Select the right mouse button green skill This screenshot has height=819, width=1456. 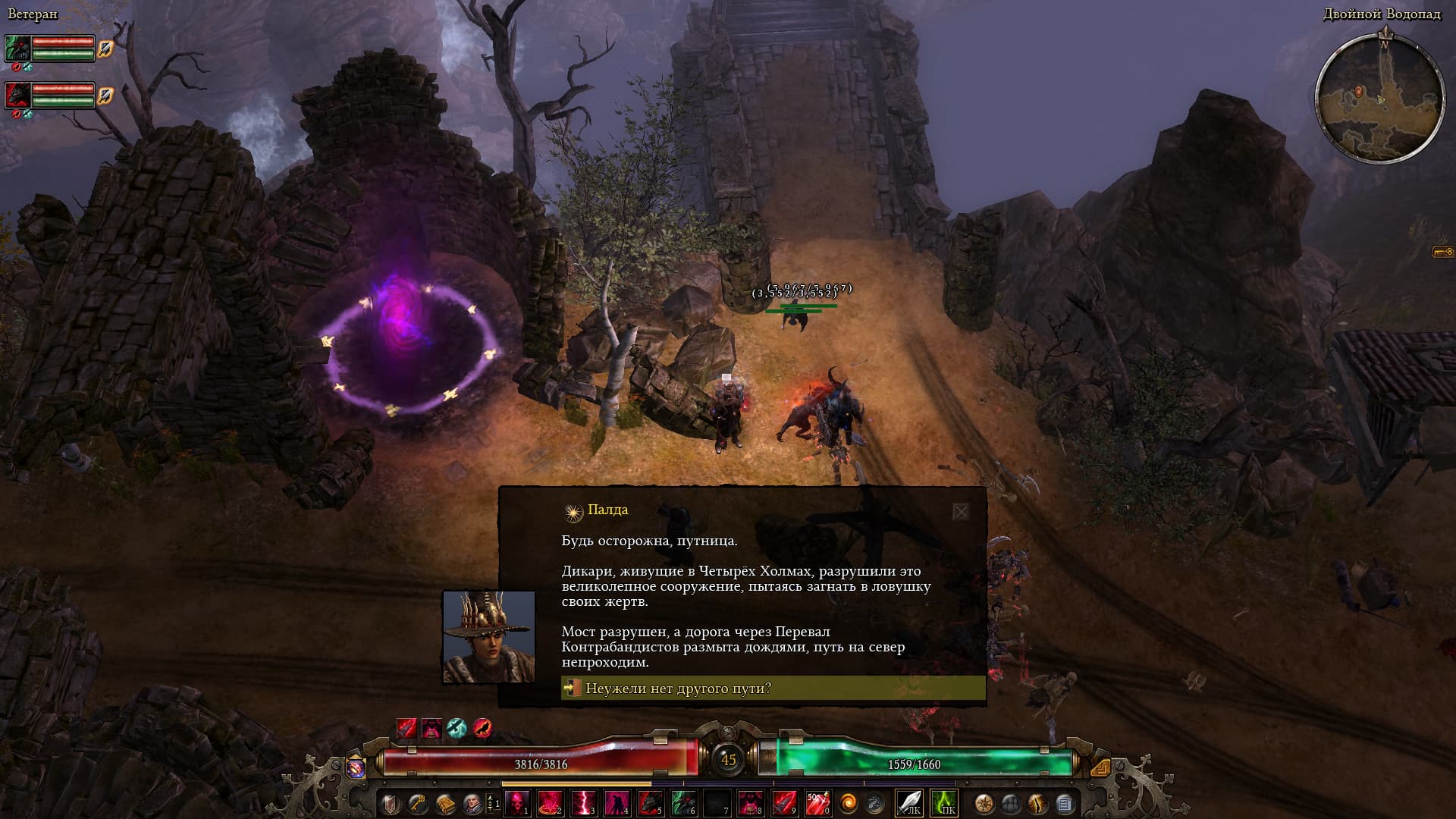click(943, 802)
